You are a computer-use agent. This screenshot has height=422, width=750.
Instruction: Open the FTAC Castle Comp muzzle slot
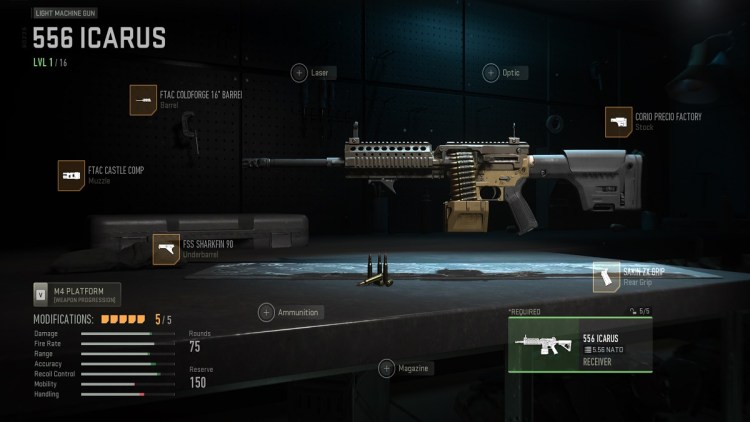72,176
